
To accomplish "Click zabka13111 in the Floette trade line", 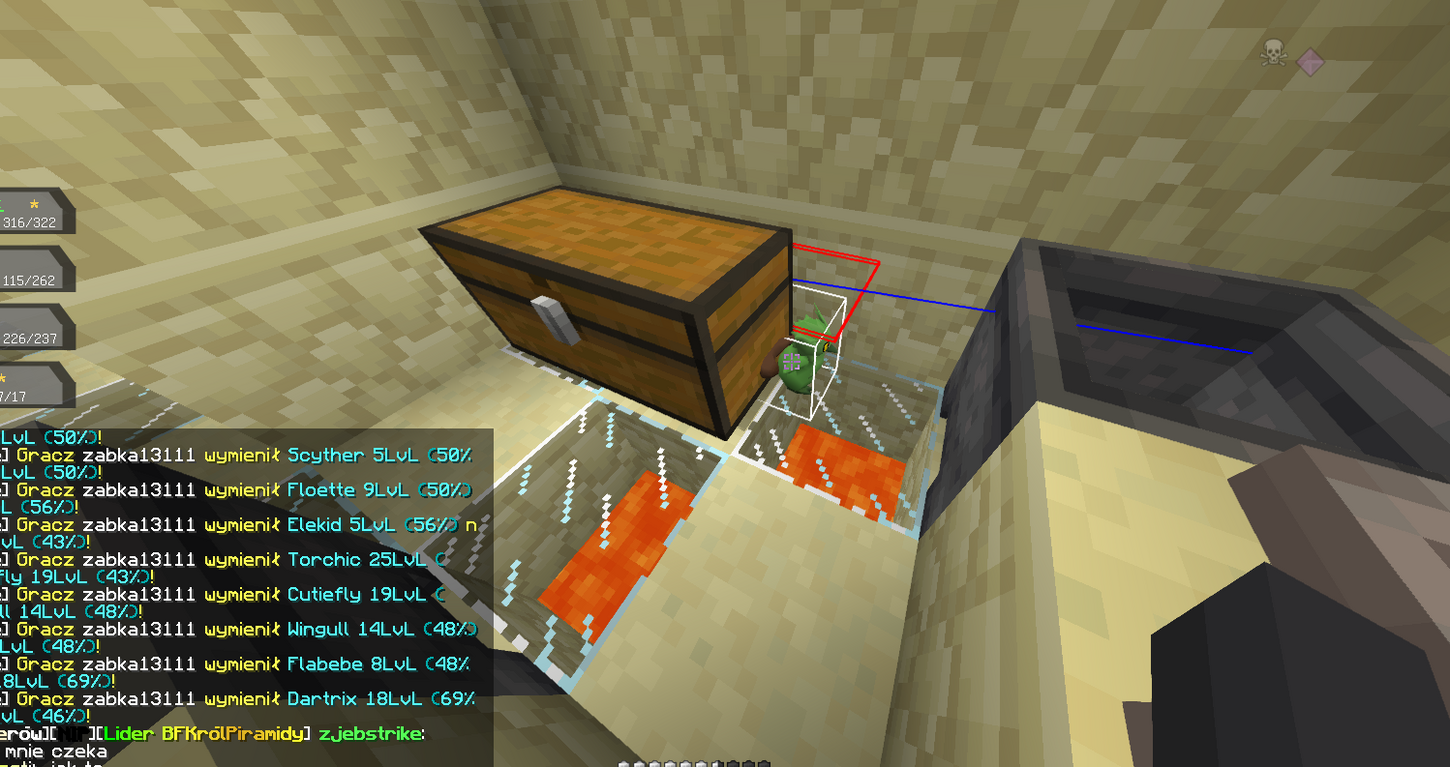I will click(140, 490).
